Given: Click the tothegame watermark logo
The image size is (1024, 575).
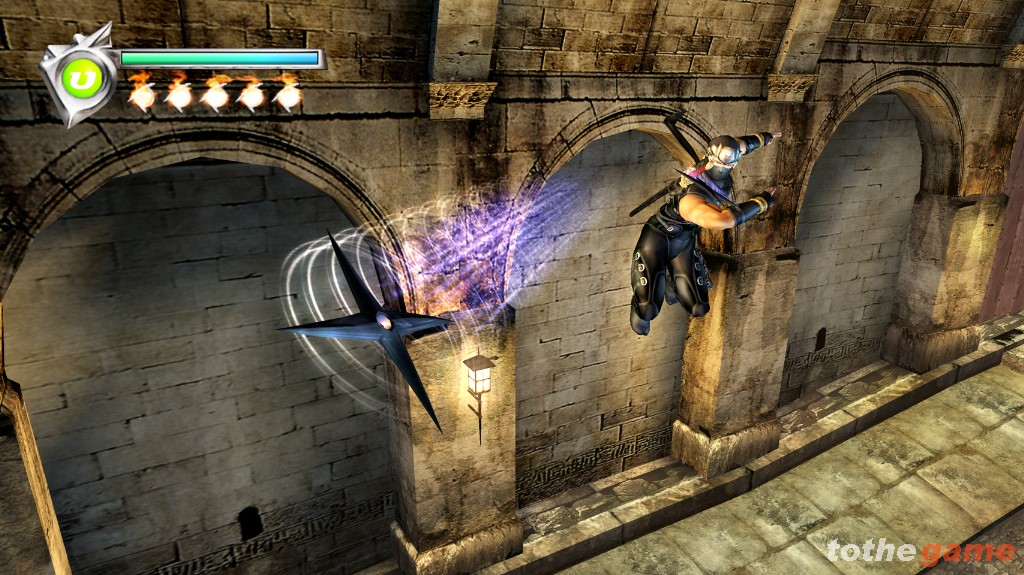Looking at the screenshot, I should (x=920, y=552).
